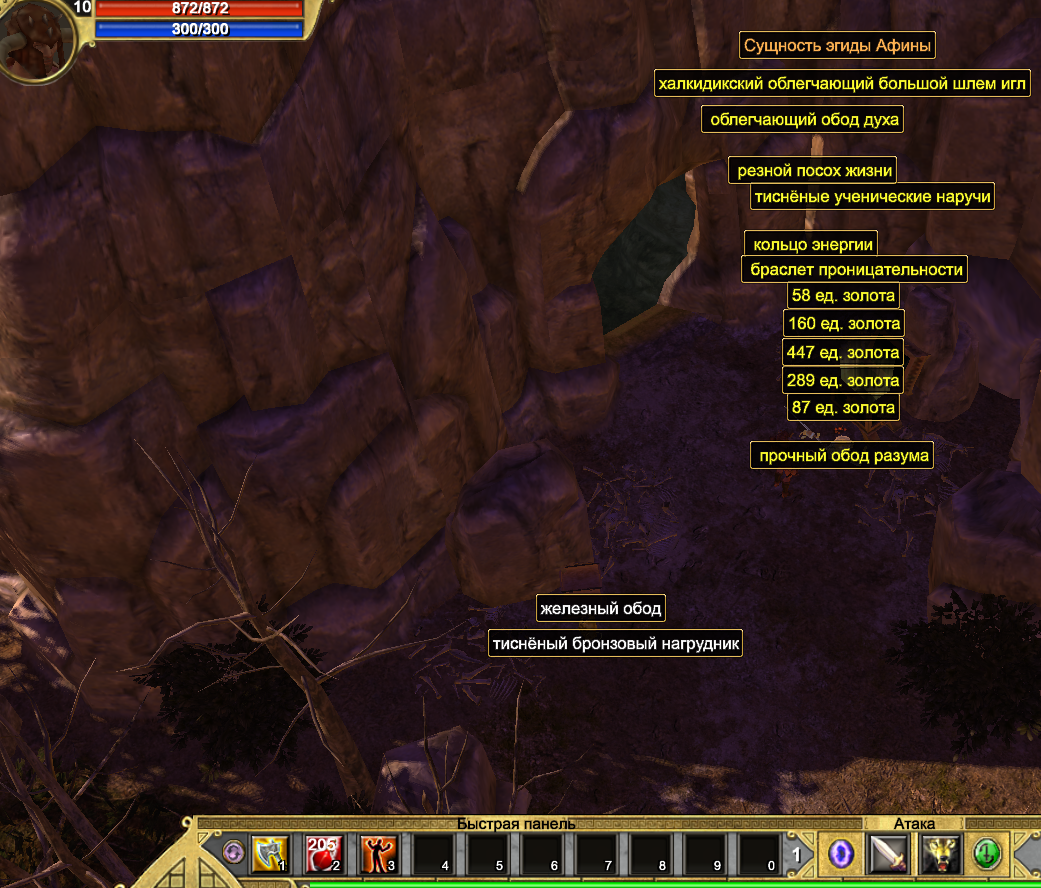Click the purple swirl quickbar switch button
Image resolution: width=1041 pixels, height=888 pixels.
click(235, 853)
